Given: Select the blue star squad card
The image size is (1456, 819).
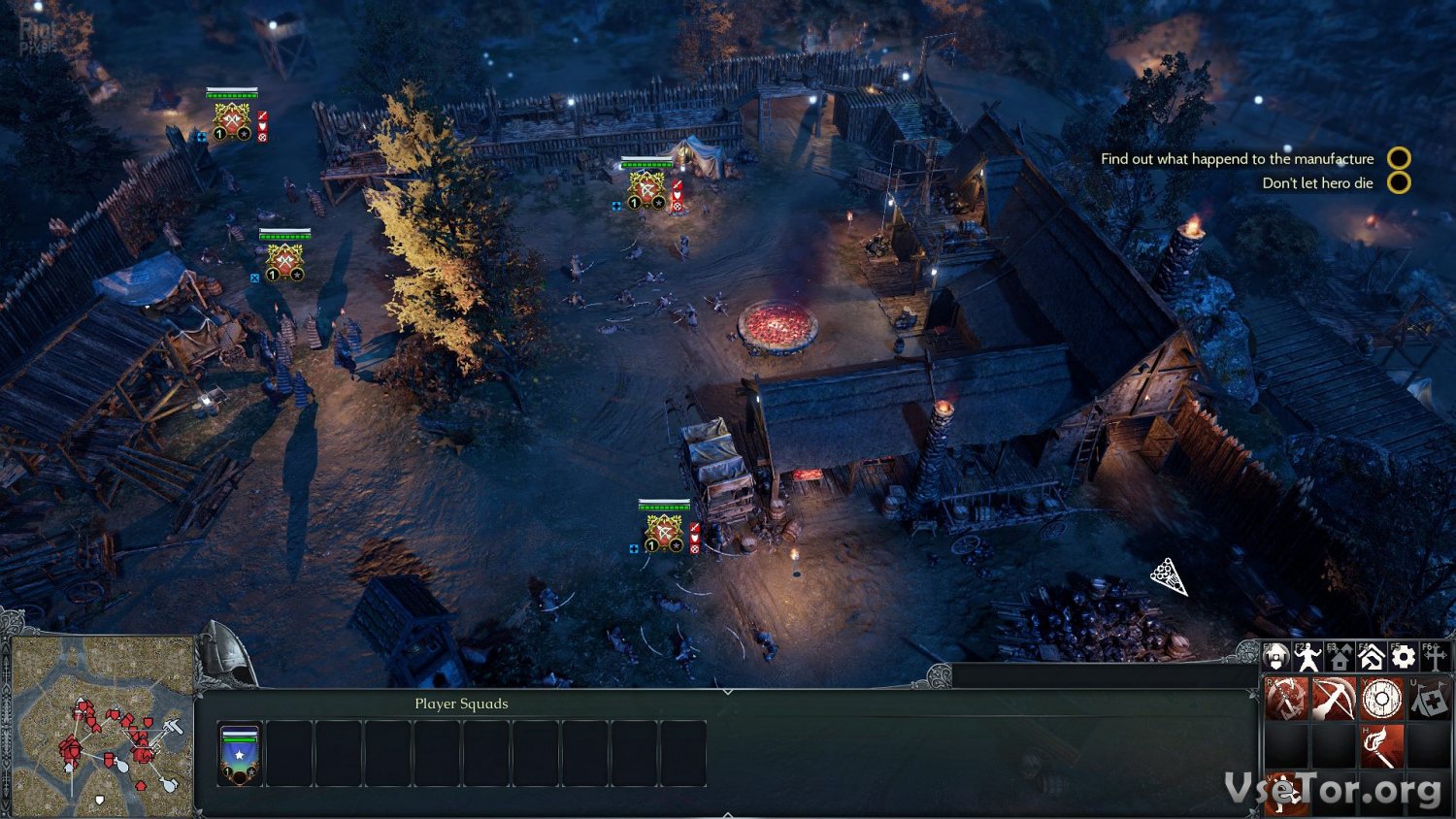Looking at the screenshot, I should coord(239,754).
